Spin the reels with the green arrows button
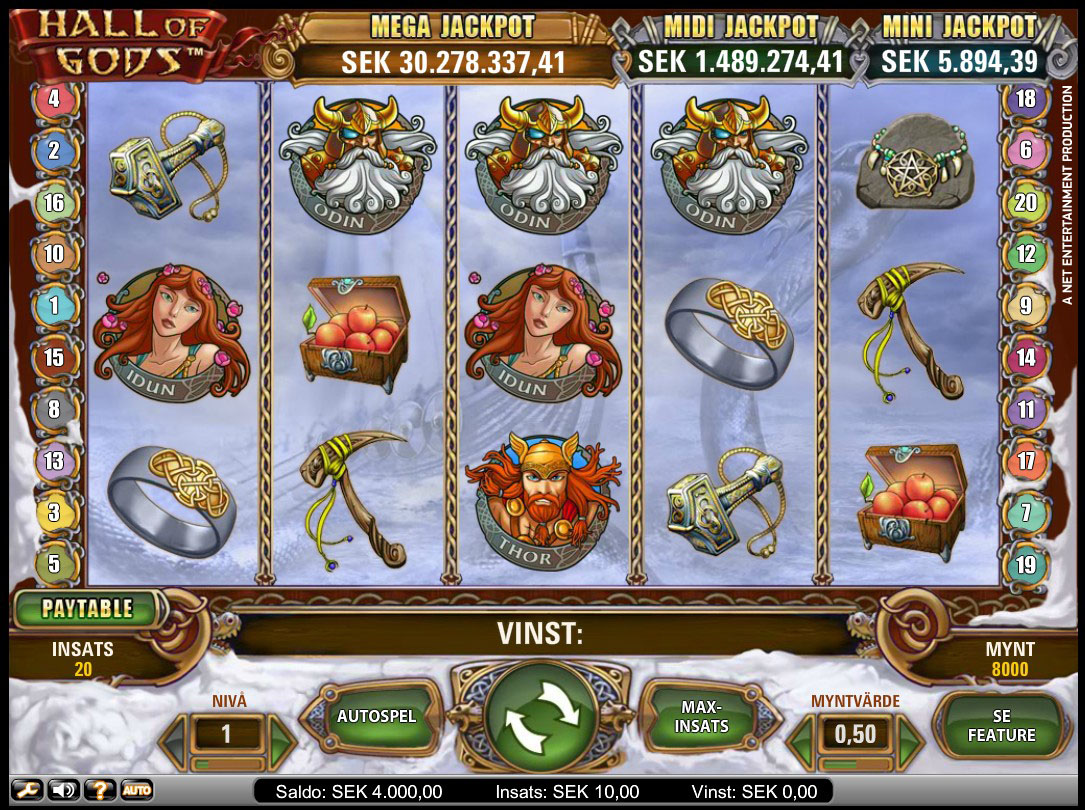 coord(540,717)
